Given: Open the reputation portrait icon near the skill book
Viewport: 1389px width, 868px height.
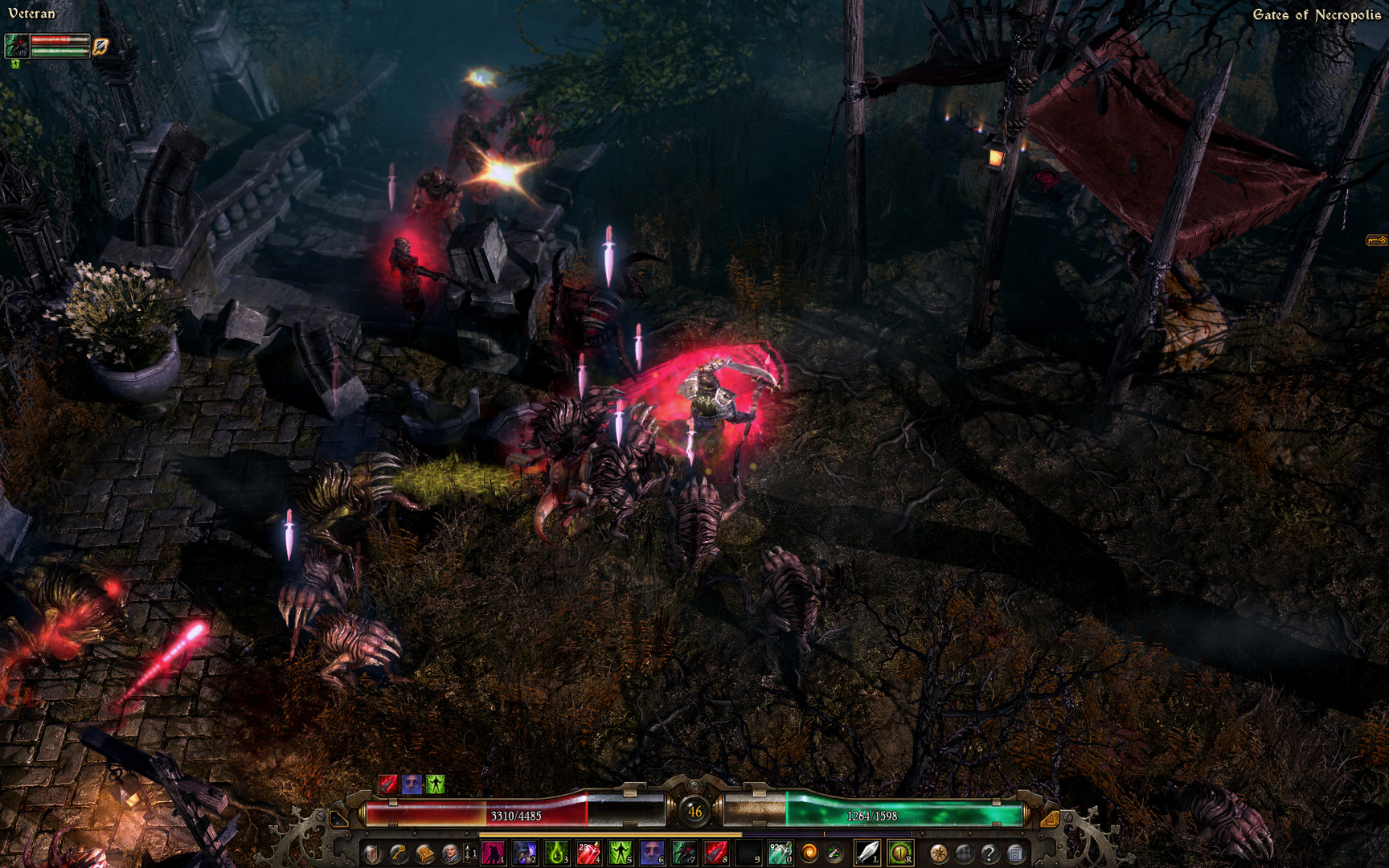Looking at the screenshot, I should (x=449, y=854).
